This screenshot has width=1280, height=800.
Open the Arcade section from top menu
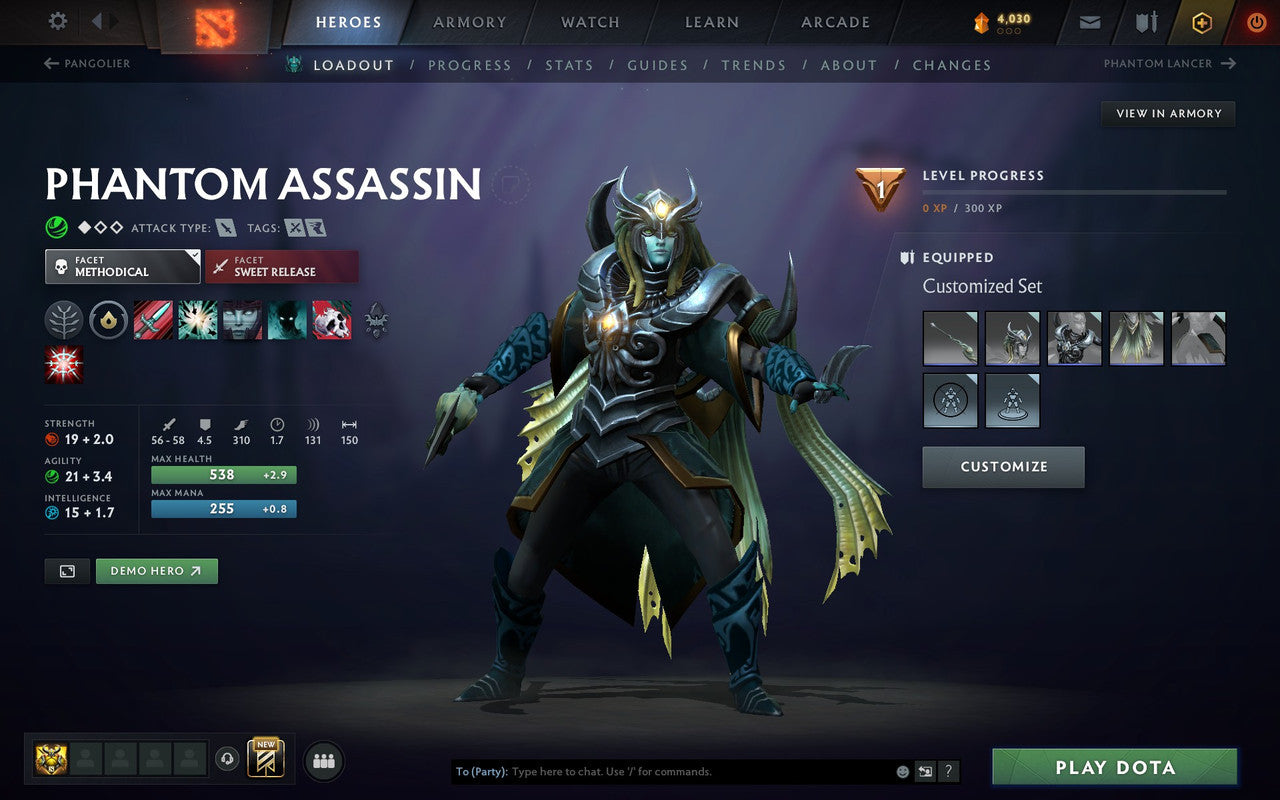click(x=834, y=22)
